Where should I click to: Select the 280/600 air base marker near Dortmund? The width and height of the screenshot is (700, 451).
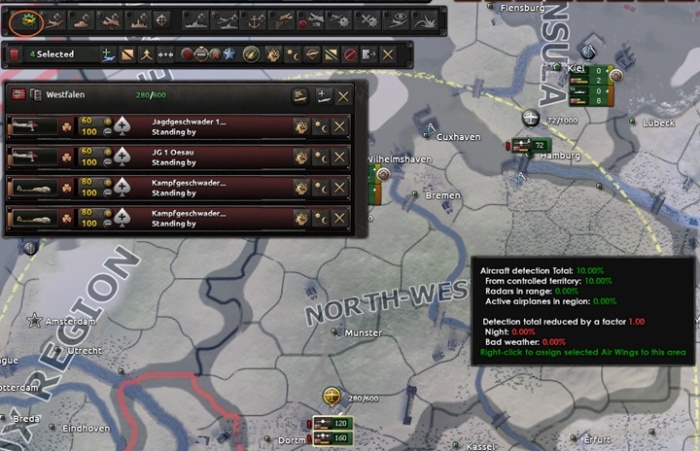pyautogui.click(x=333, y=397)
